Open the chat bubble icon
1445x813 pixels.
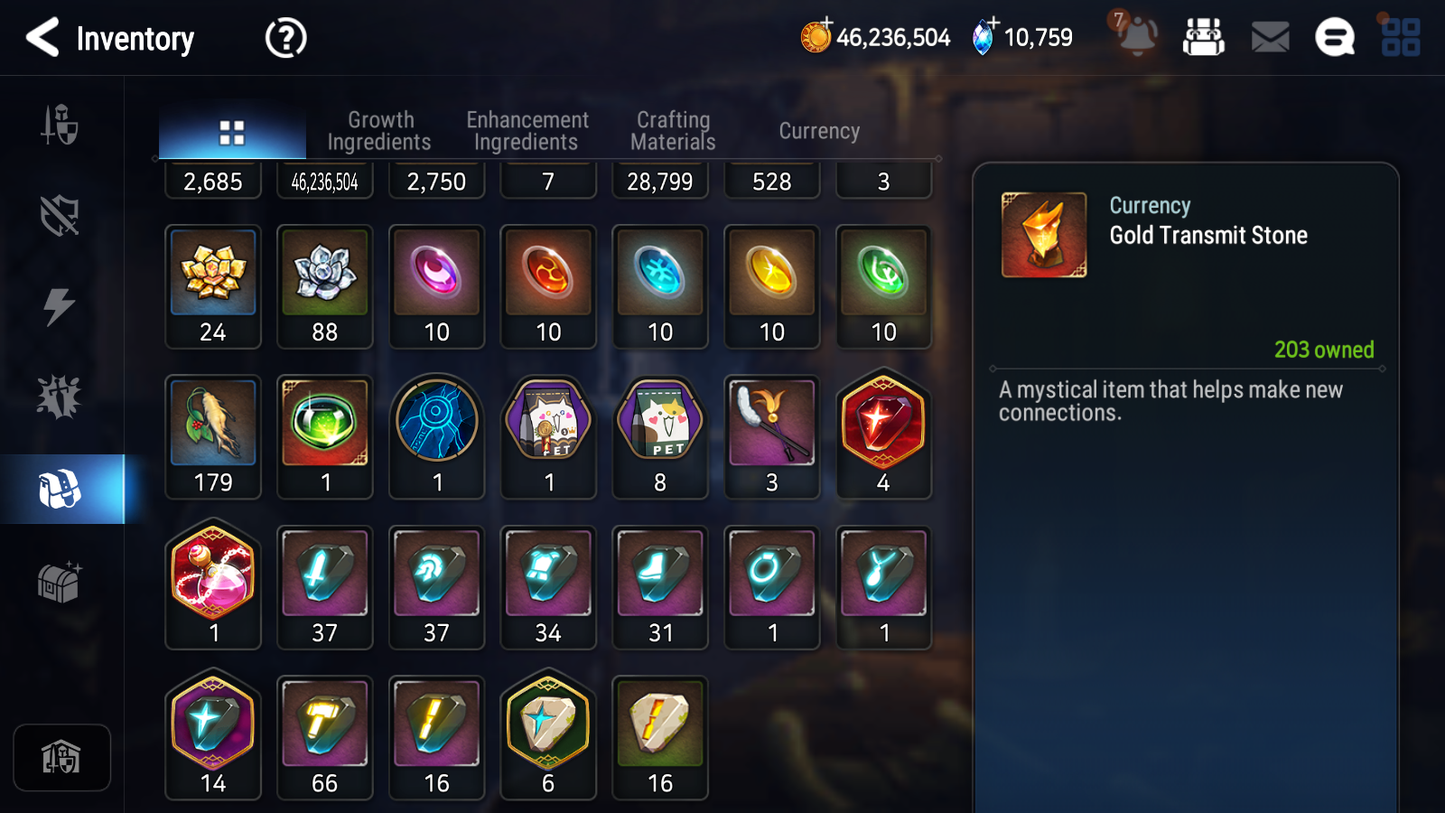click(1335, 38)
